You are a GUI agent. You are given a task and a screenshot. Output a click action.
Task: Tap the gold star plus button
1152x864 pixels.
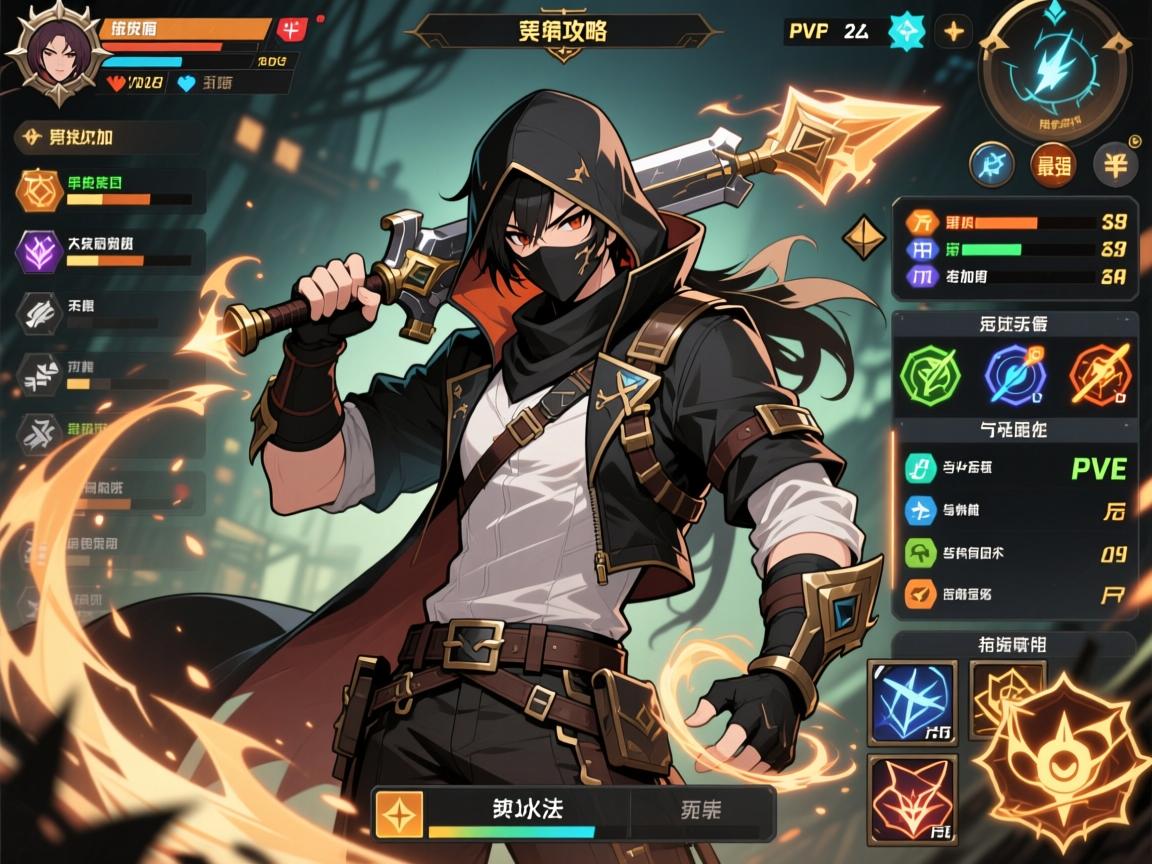point(955,31)
